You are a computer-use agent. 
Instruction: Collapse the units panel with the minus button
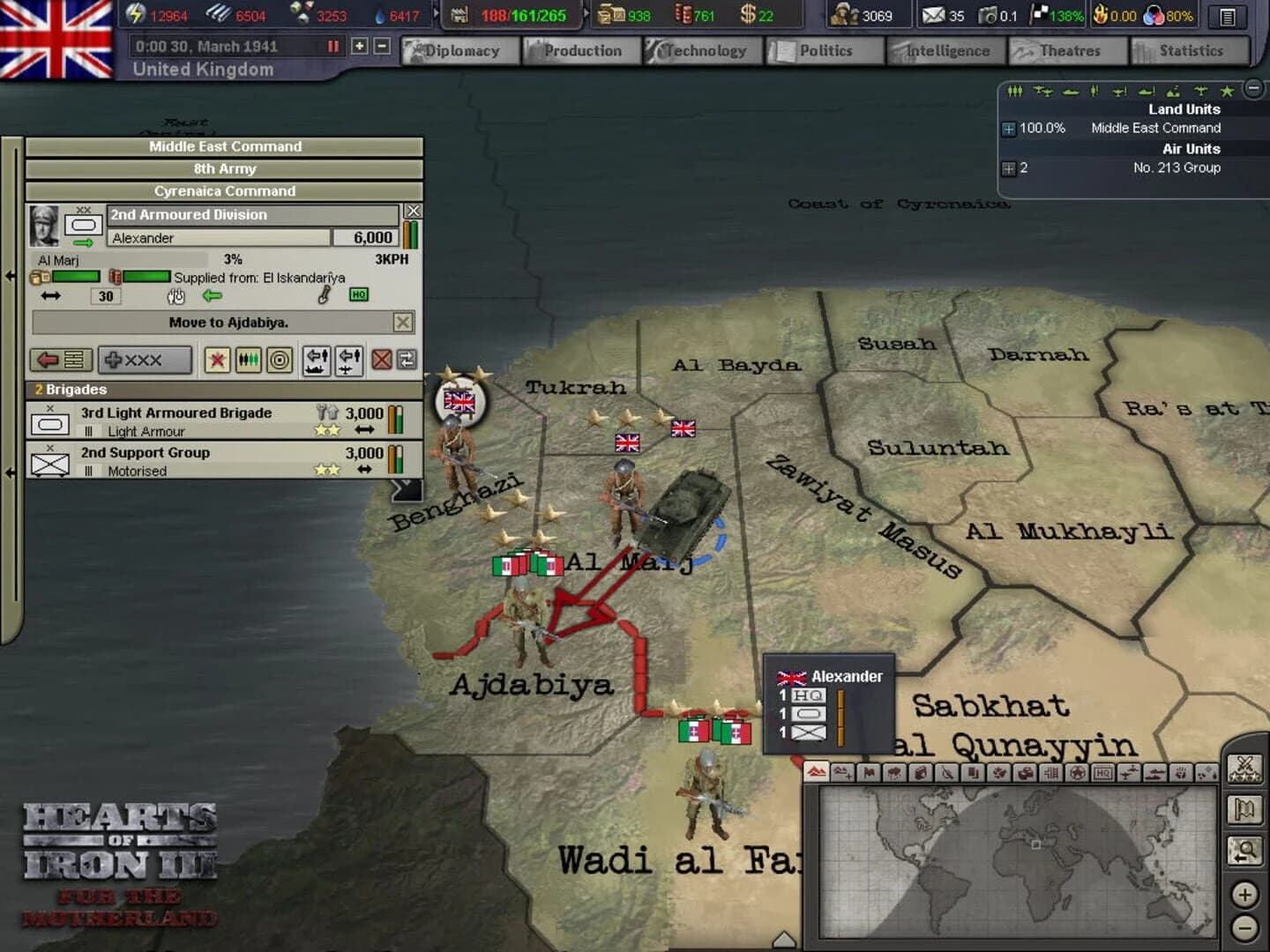point(1252,88)
